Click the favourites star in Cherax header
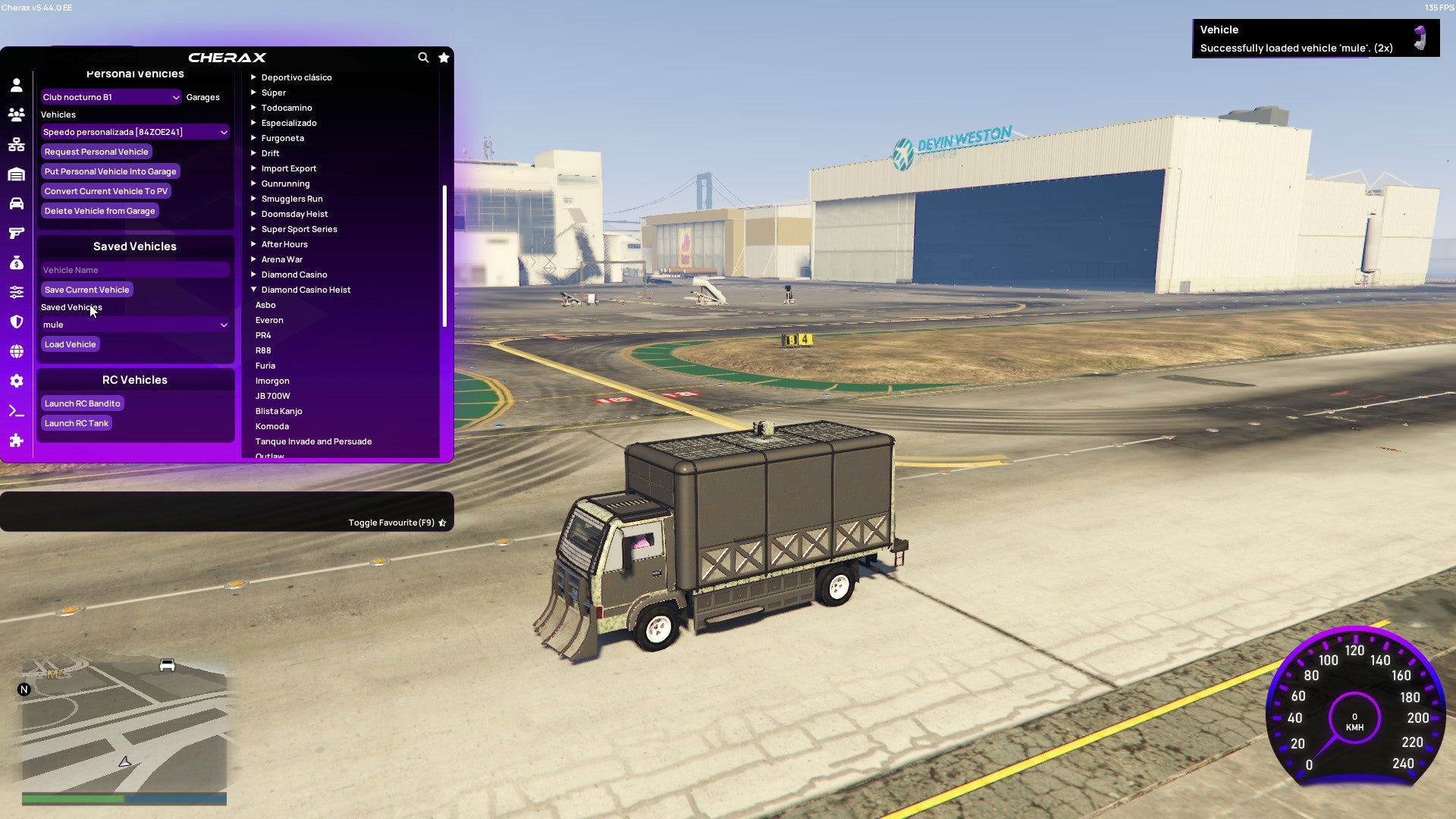 [444, 58]
